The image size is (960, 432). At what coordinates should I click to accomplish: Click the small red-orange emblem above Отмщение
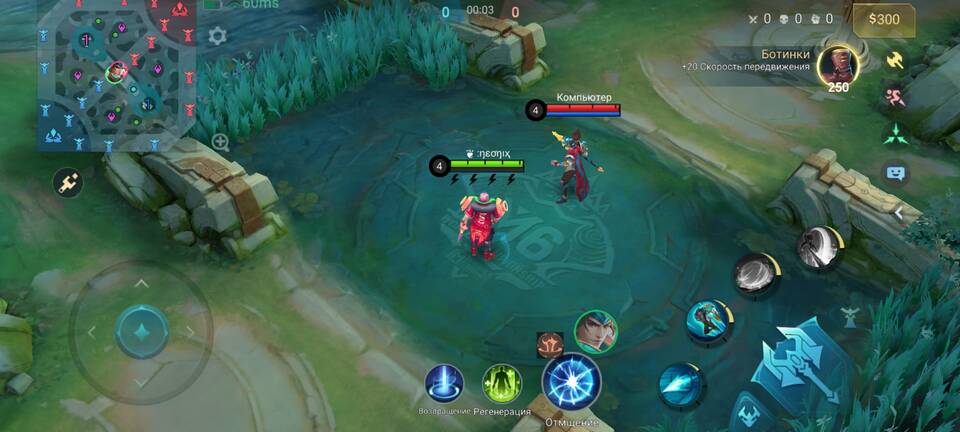[x=549, y=344]
